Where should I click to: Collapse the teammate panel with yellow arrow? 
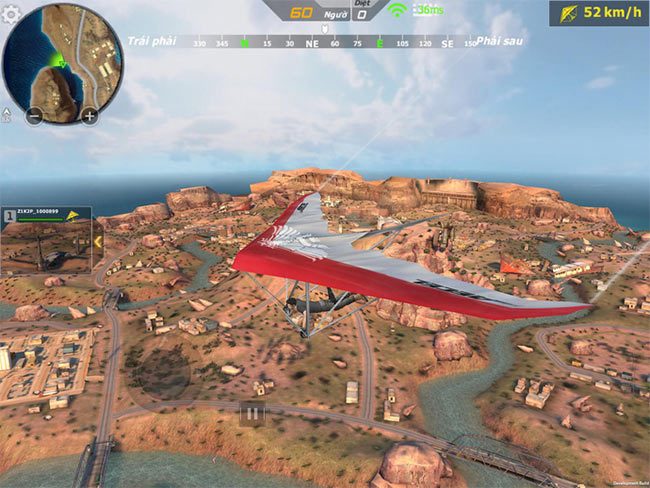97,241
